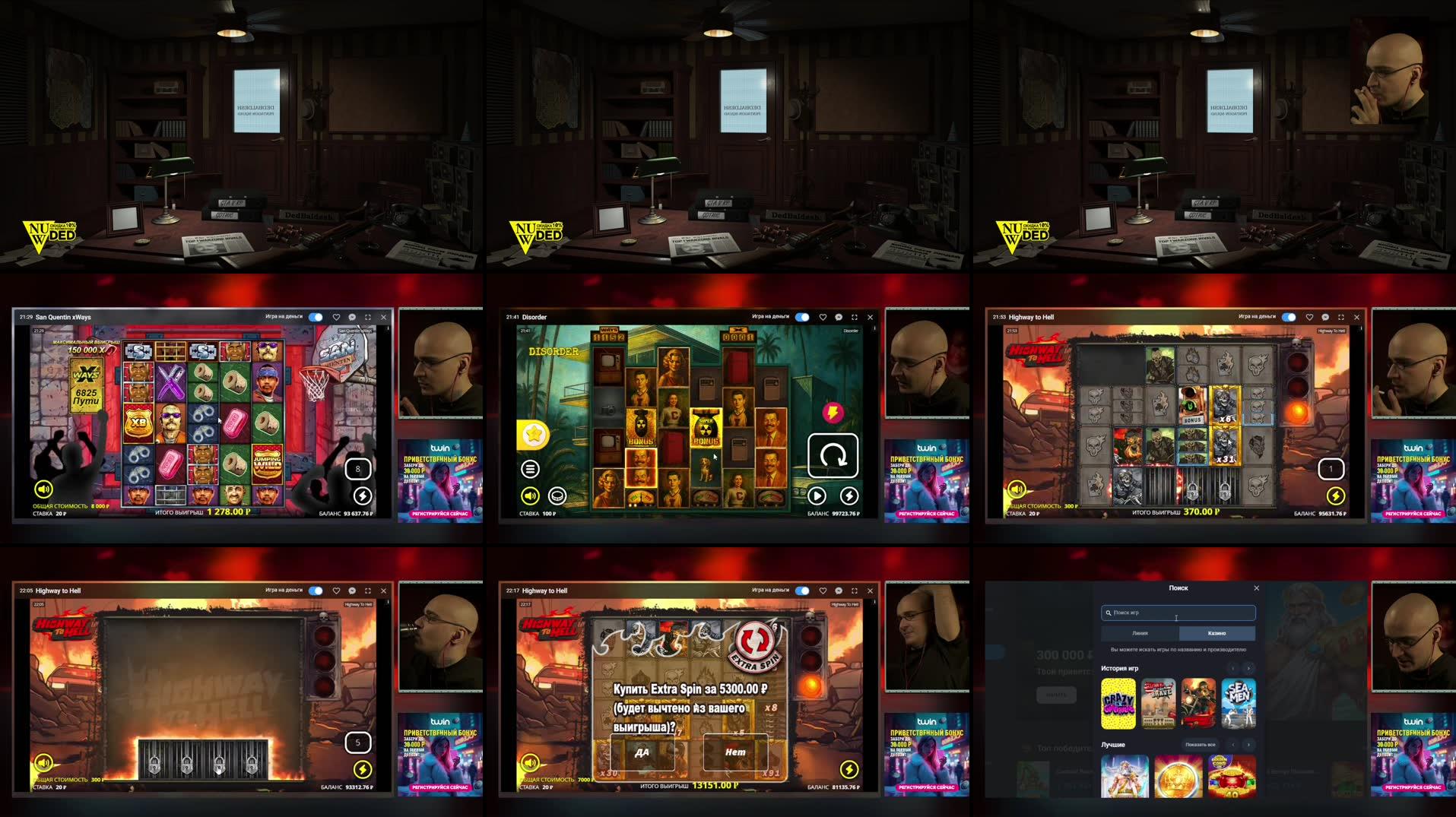Open the star bonus buy menu in Disorder

(535, 435)
